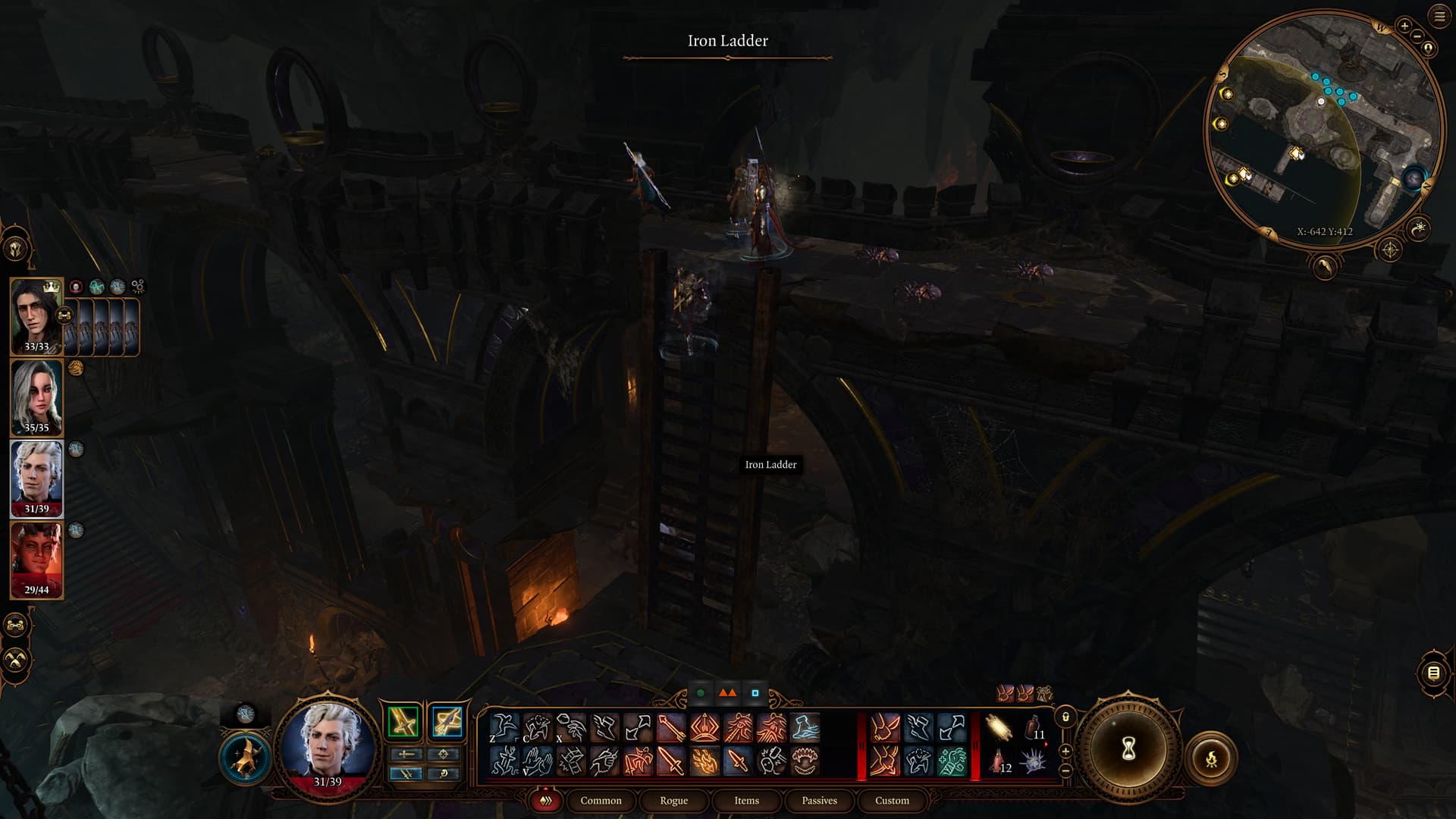Select the Passives tab
1456x819 pixels.
tap(819, 801)
